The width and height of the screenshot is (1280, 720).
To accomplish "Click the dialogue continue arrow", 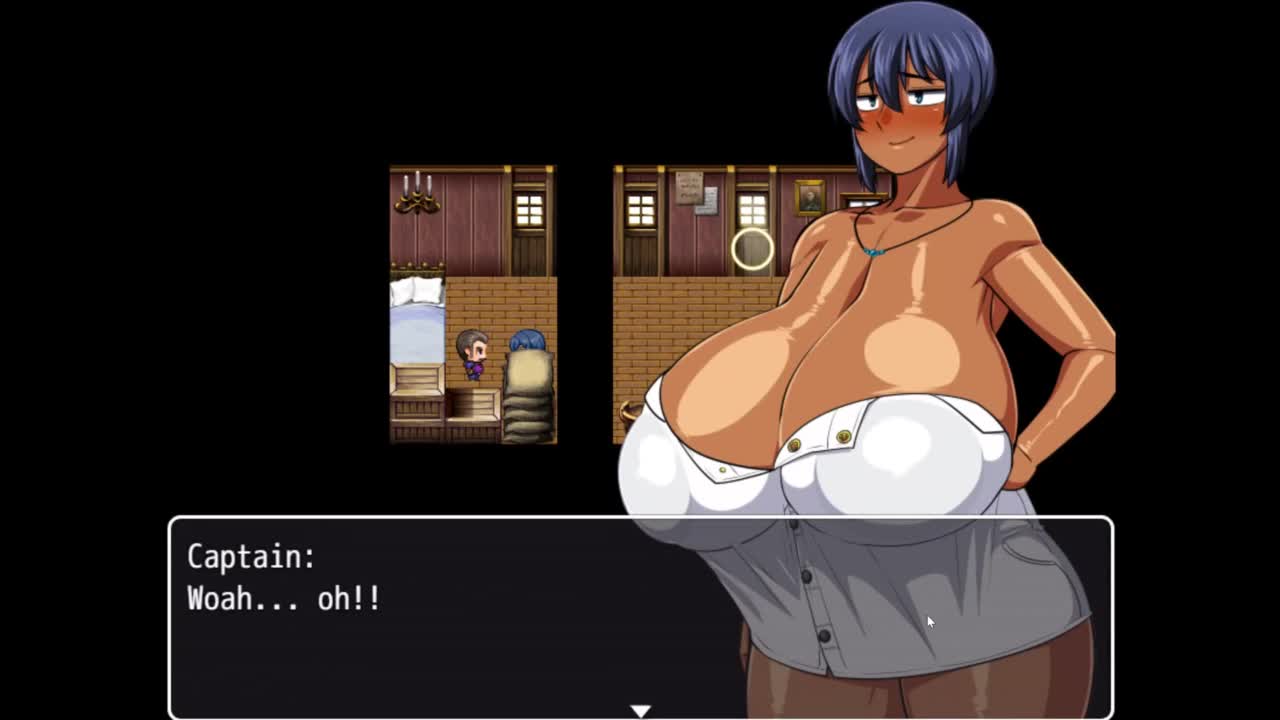I will click(640, 710).
